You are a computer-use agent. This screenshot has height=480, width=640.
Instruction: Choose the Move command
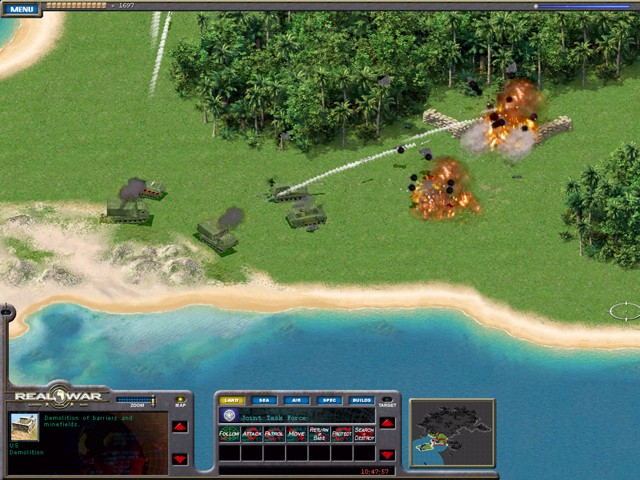coord(297,434)
